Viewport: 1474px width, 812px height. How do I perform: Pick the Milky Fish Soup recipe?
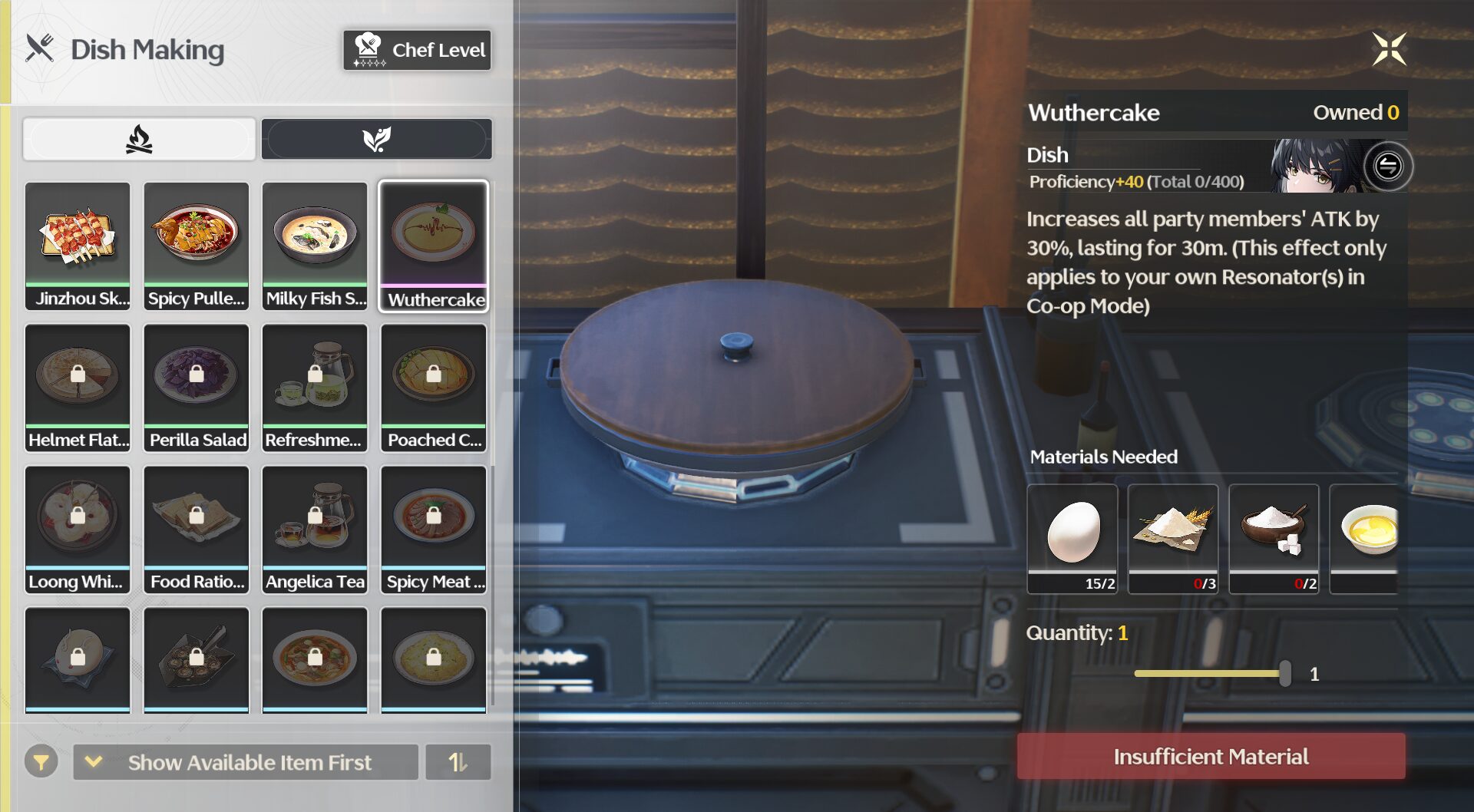pyautogui.click(x=315, y=246)
